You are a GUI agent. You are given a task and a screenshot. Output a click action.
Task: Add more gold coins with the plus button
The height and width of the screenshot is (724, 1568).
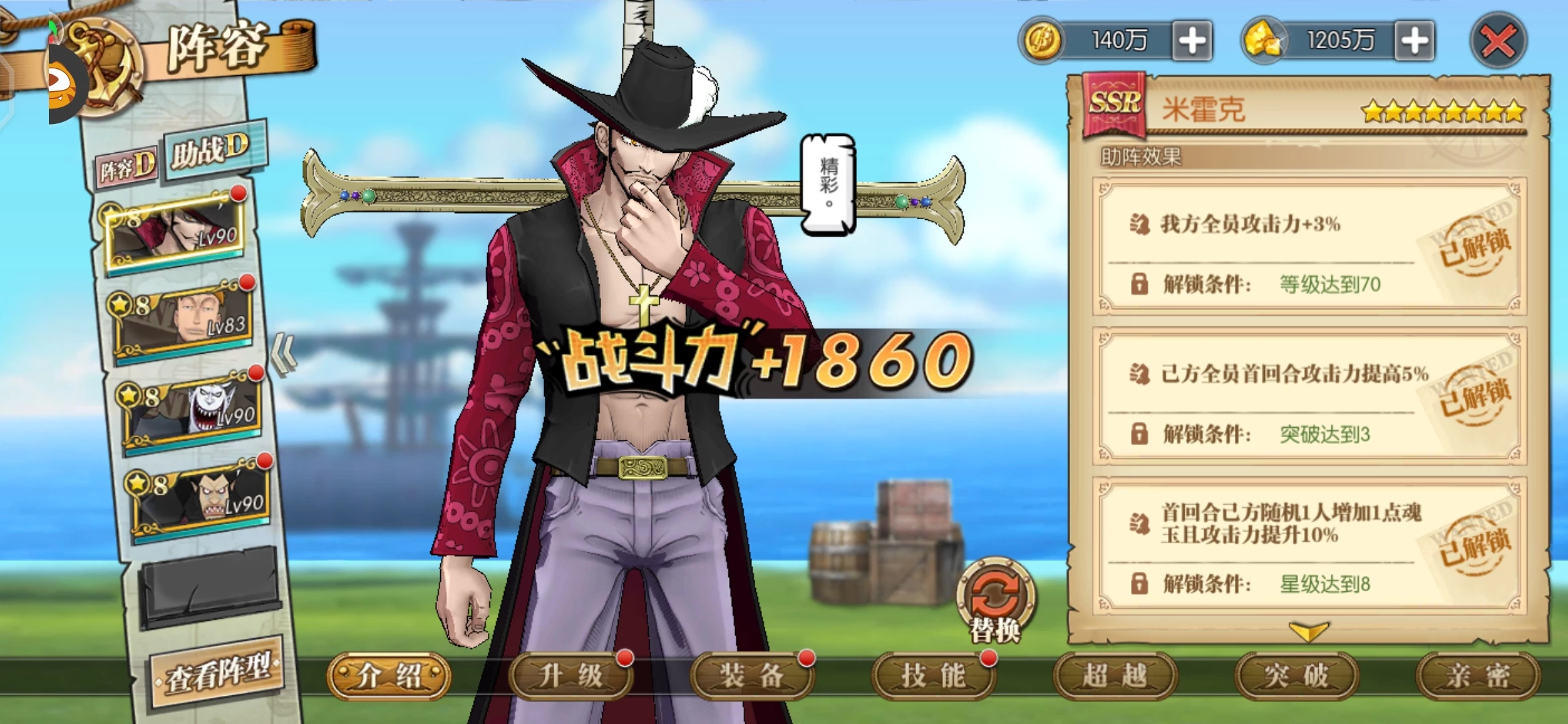tap(1192, 41)
